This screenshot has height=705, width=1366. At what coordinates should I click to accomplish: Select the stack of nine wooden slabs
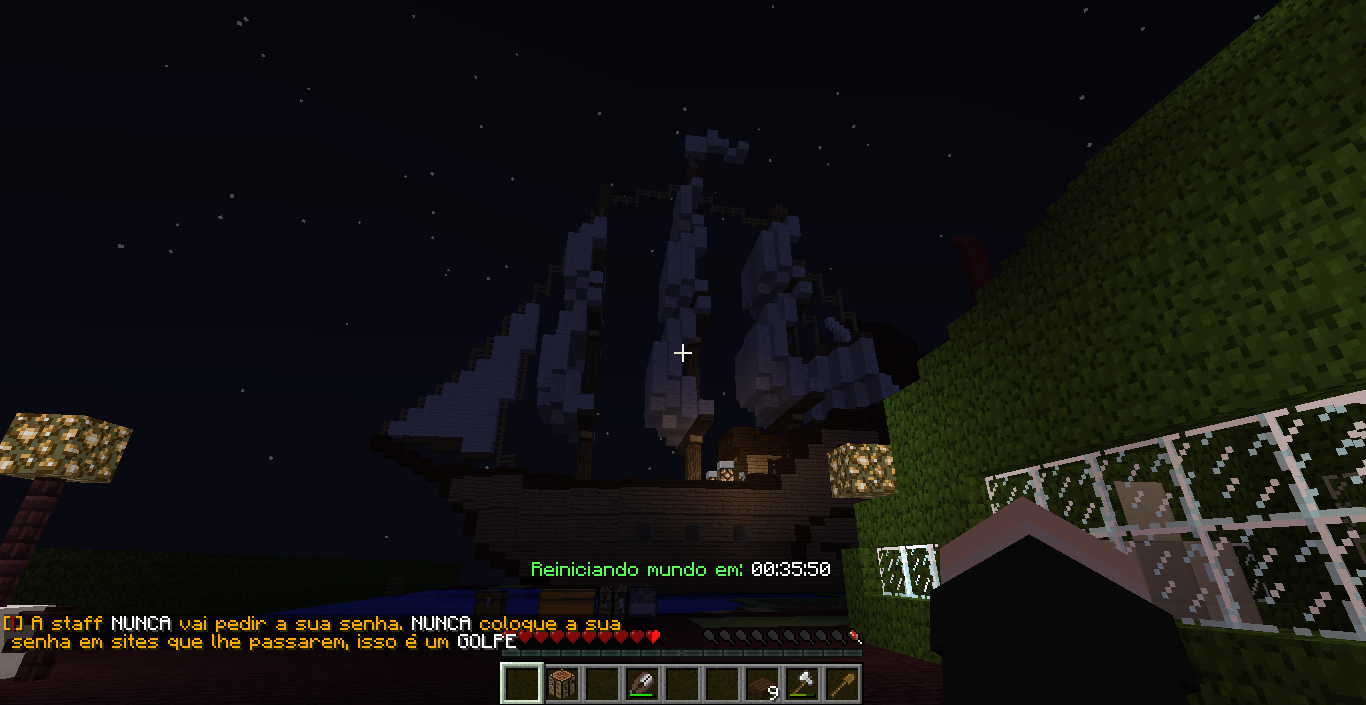pyautogui.click(x=763, y=684)
